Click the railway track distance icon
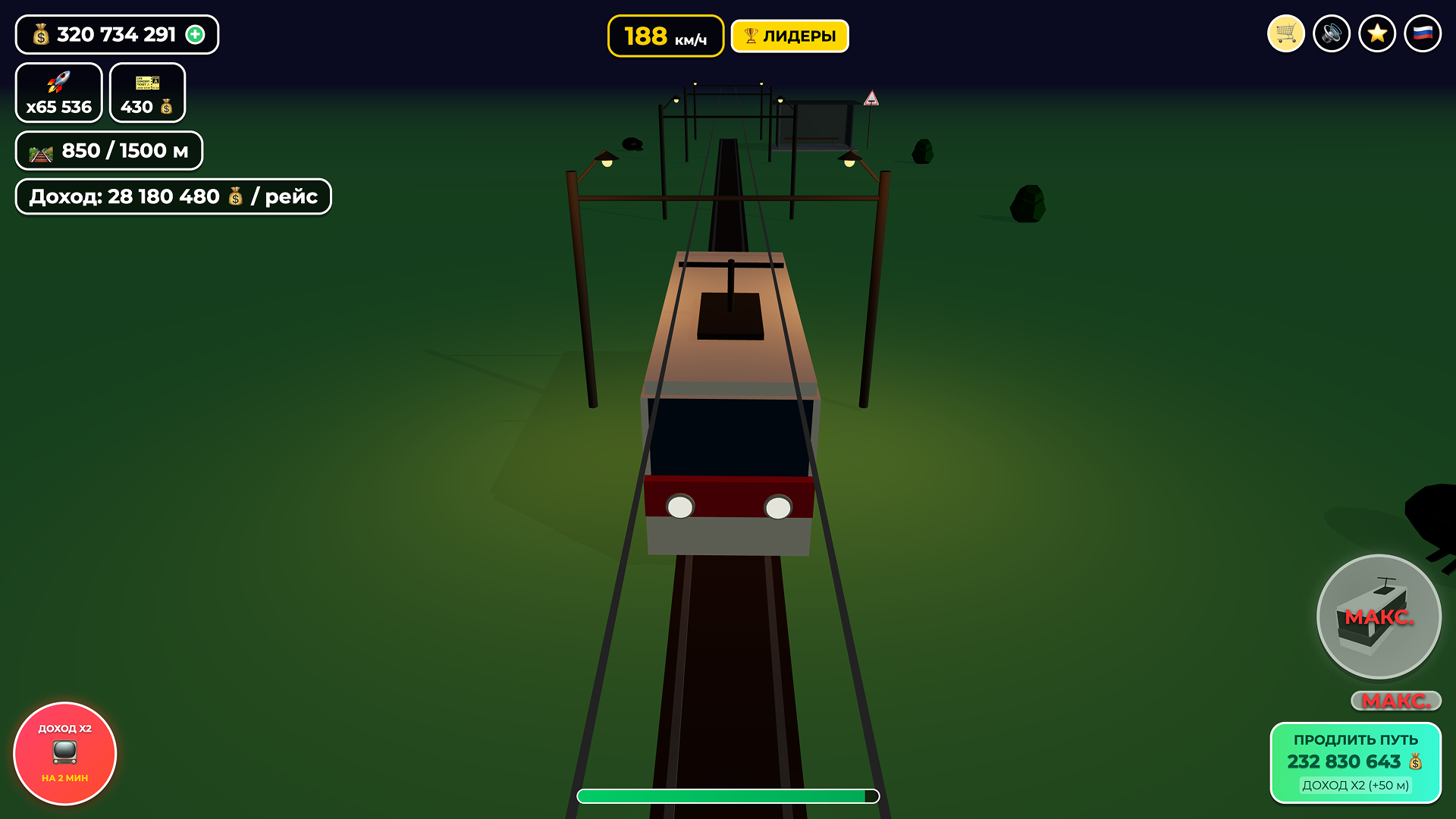The width and height of the screenshot is (1456, 819). (x=43, y=150)
